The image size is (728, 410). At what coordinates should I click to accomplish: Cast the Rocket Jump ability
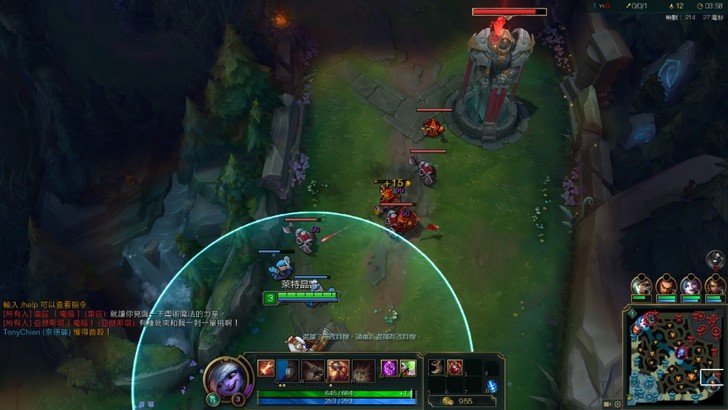pyautogui.click(x=314, y=370)
